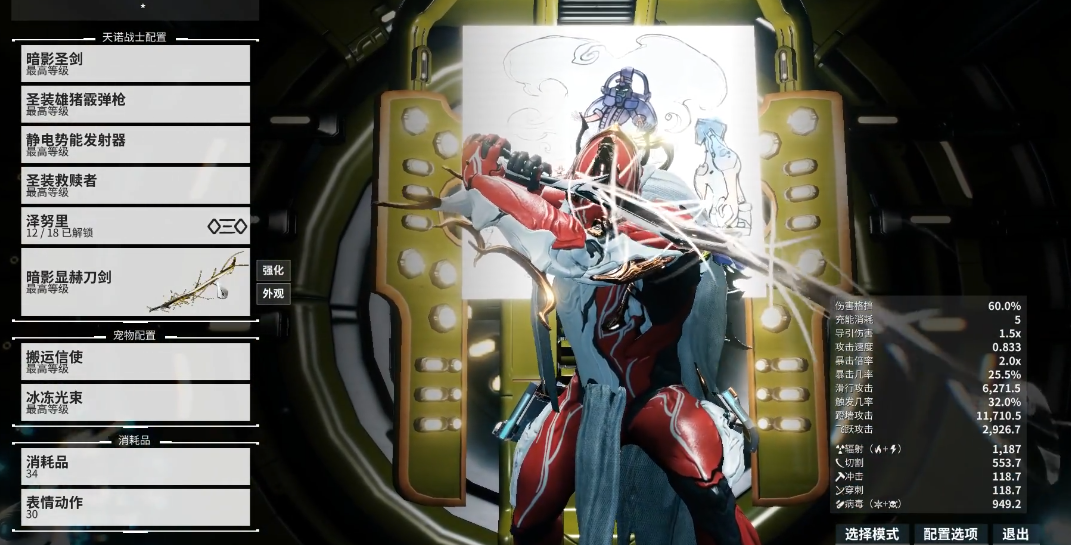Screen dimensions: 1071x545
Task: Select the 搬运信使 companion slot
Action: tap(135, 361)
